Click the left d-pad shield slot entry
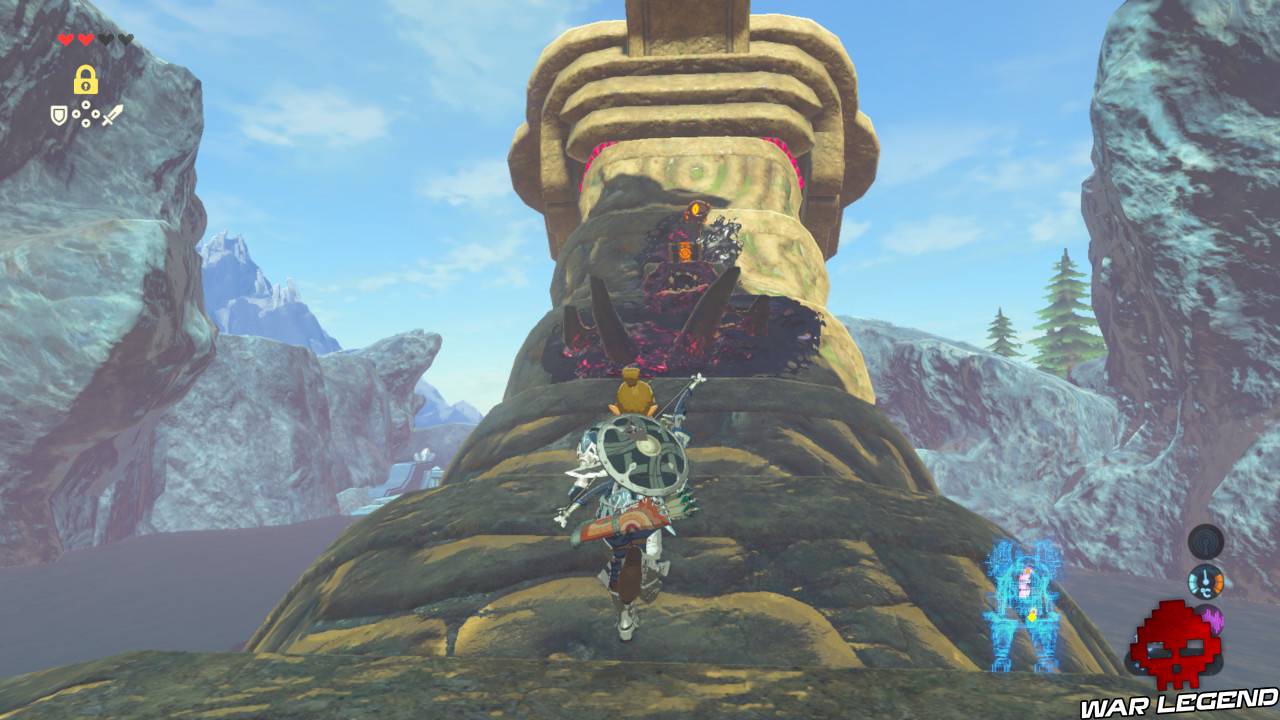The width and height of the screenshot is (1280, 720). (76, 114)
